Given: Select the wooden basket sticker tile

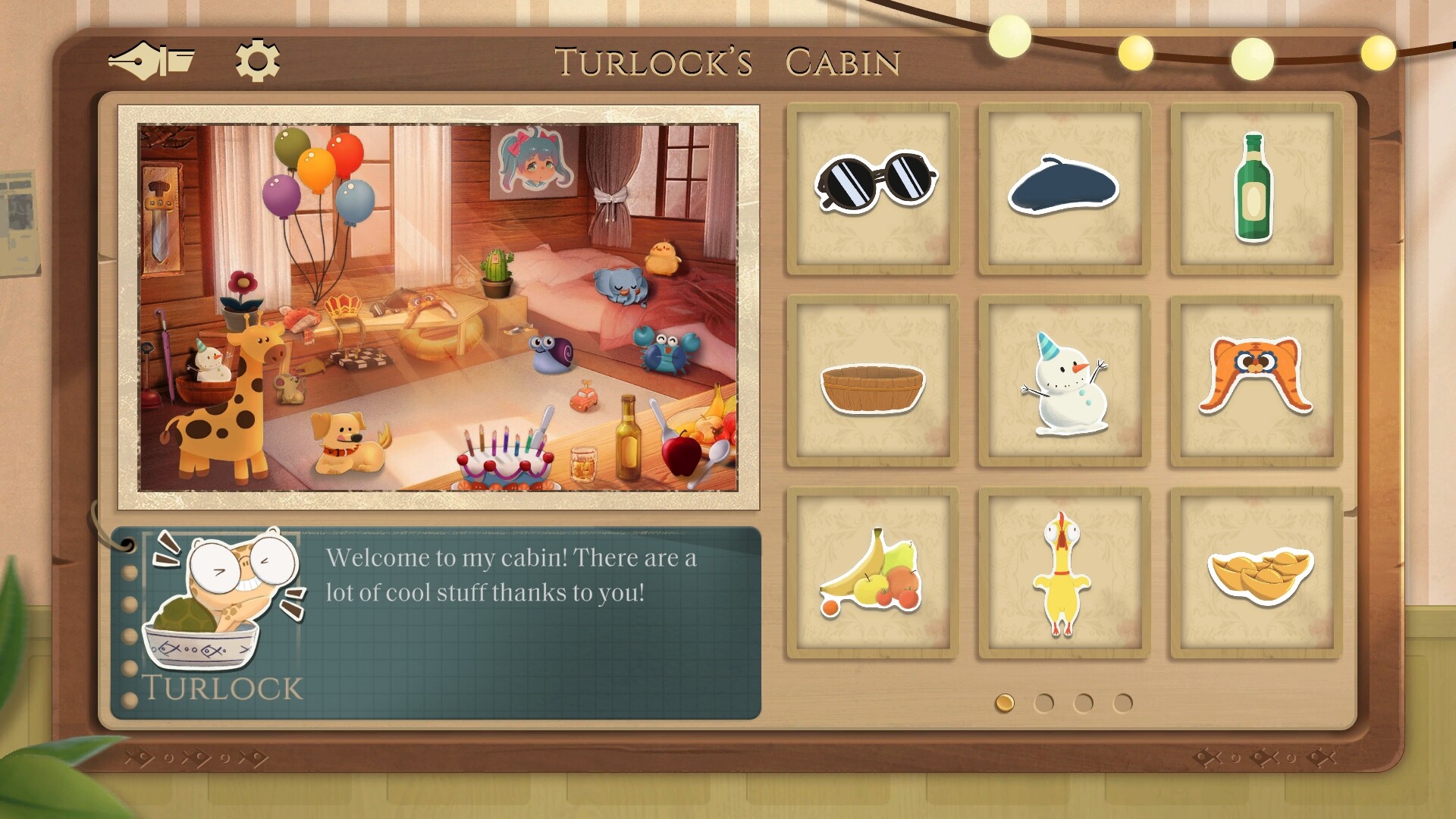Looking at the screenshot, I should tap(874, 381).
